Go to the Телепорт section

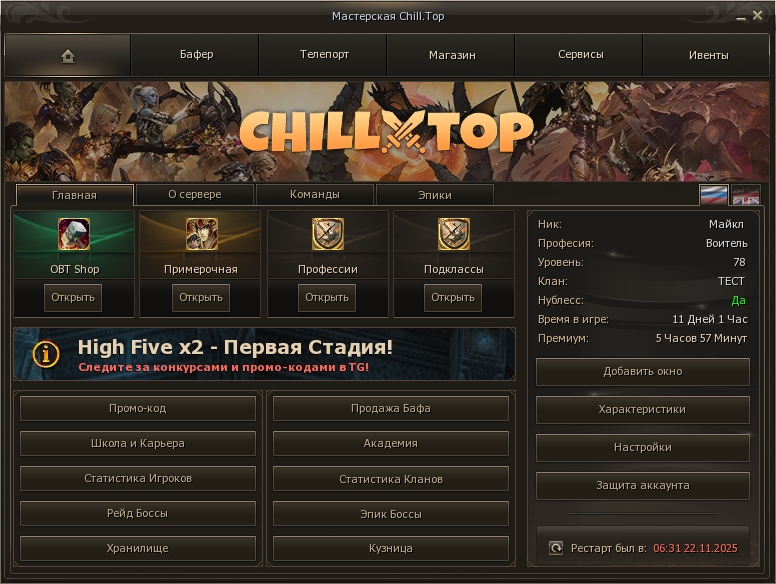click(324, 55)
